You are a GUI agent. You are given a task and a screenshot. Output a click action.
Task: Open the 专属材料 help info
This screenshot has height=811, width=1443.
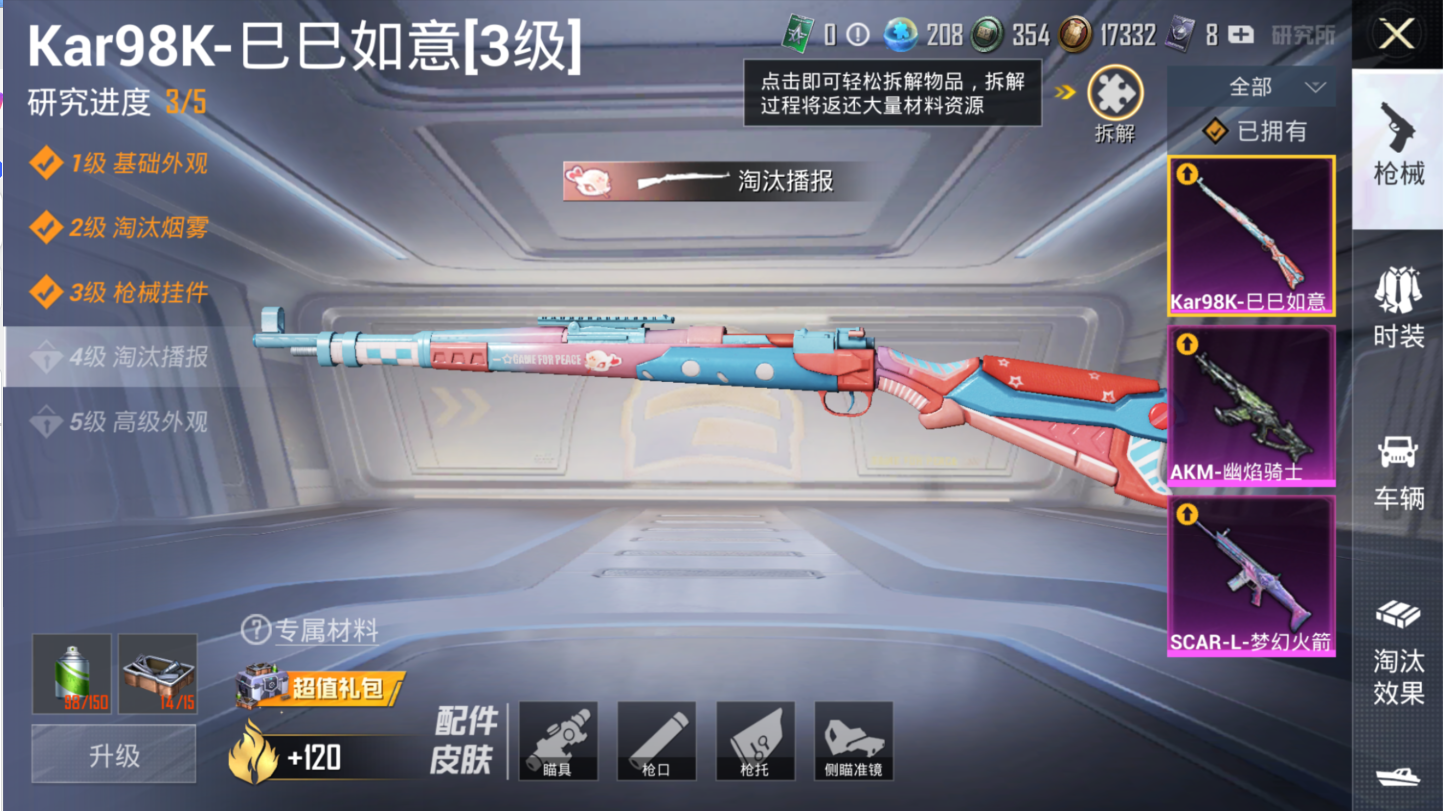pos(256,630)
